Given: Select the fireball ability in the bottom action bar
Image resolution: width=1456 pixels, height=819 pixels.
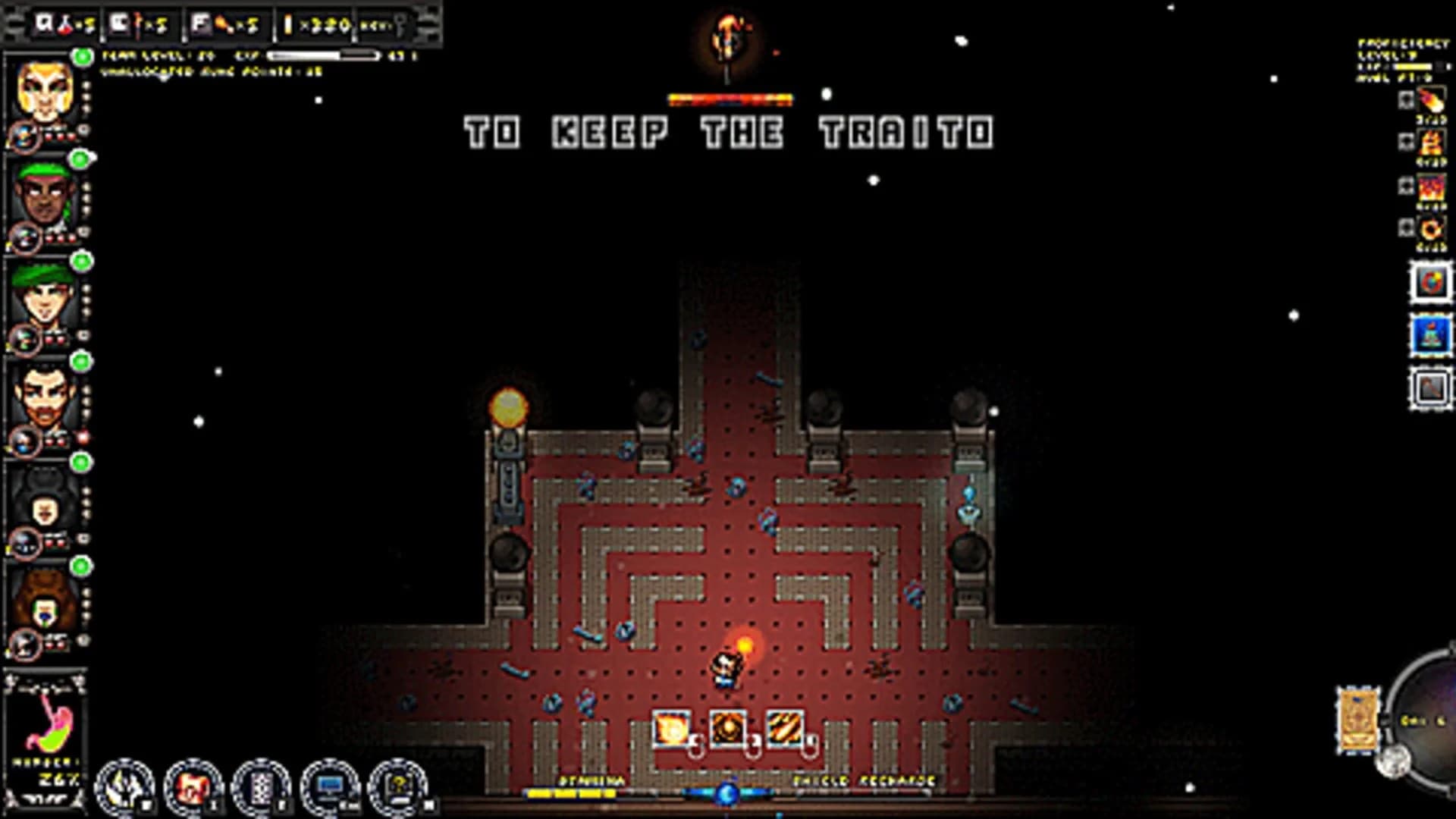Looking at the screenshot, I should point(671,728).
